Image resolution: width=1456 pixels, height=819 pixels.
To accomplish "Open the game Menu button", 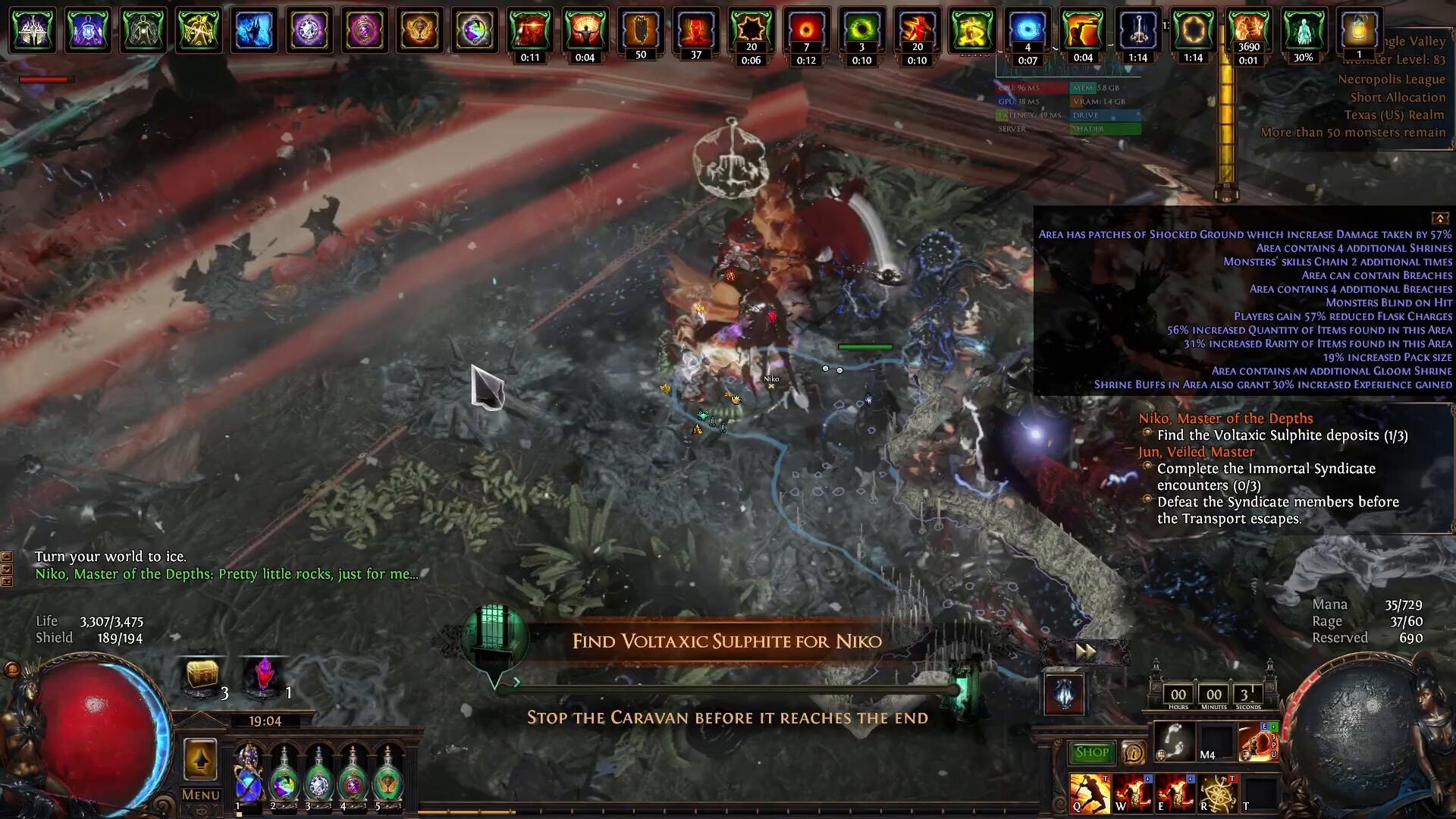I will 201,795.
